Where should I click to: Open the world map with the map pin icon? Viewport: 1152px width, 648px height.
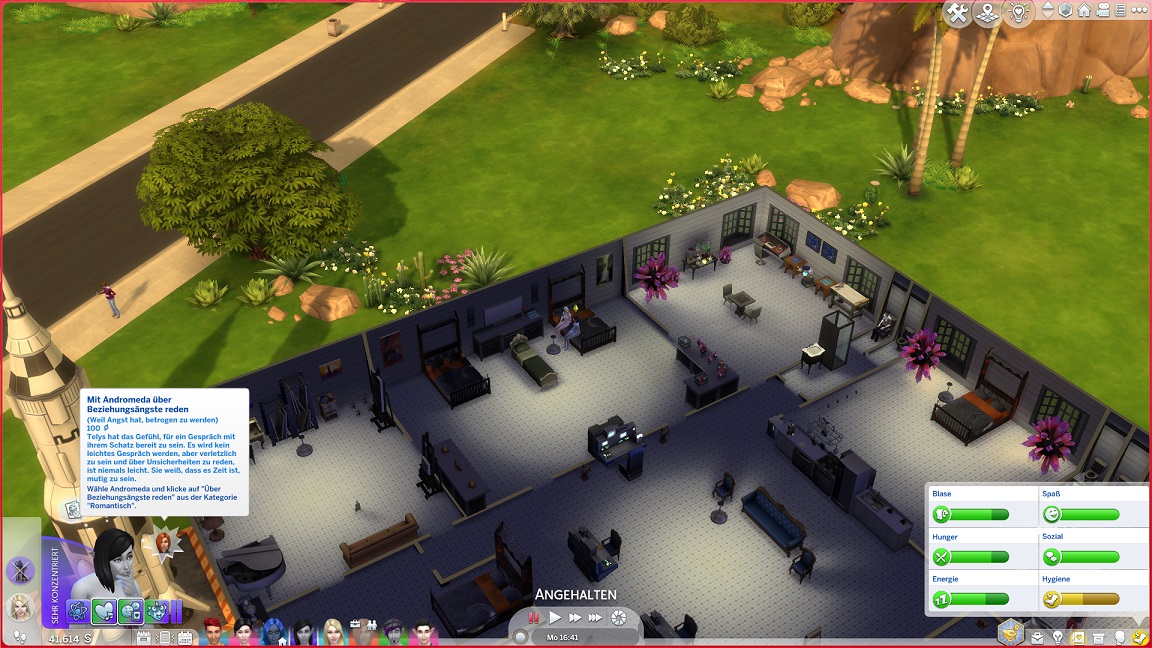tap(987, 13)
